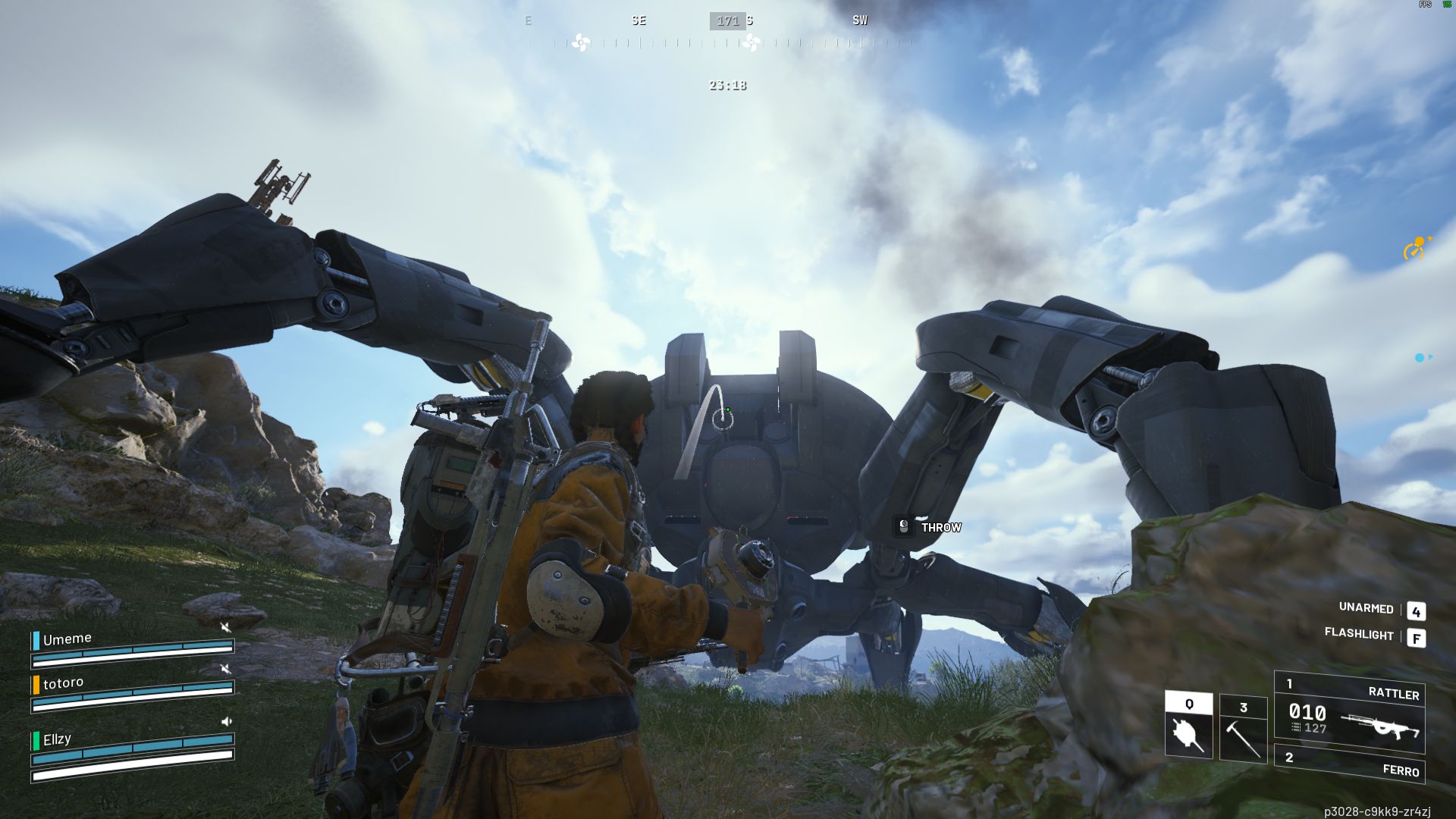Viewport: 1456px width, 819px height.
Task: Click the SW marker on the compass
Action: (859, 20)
